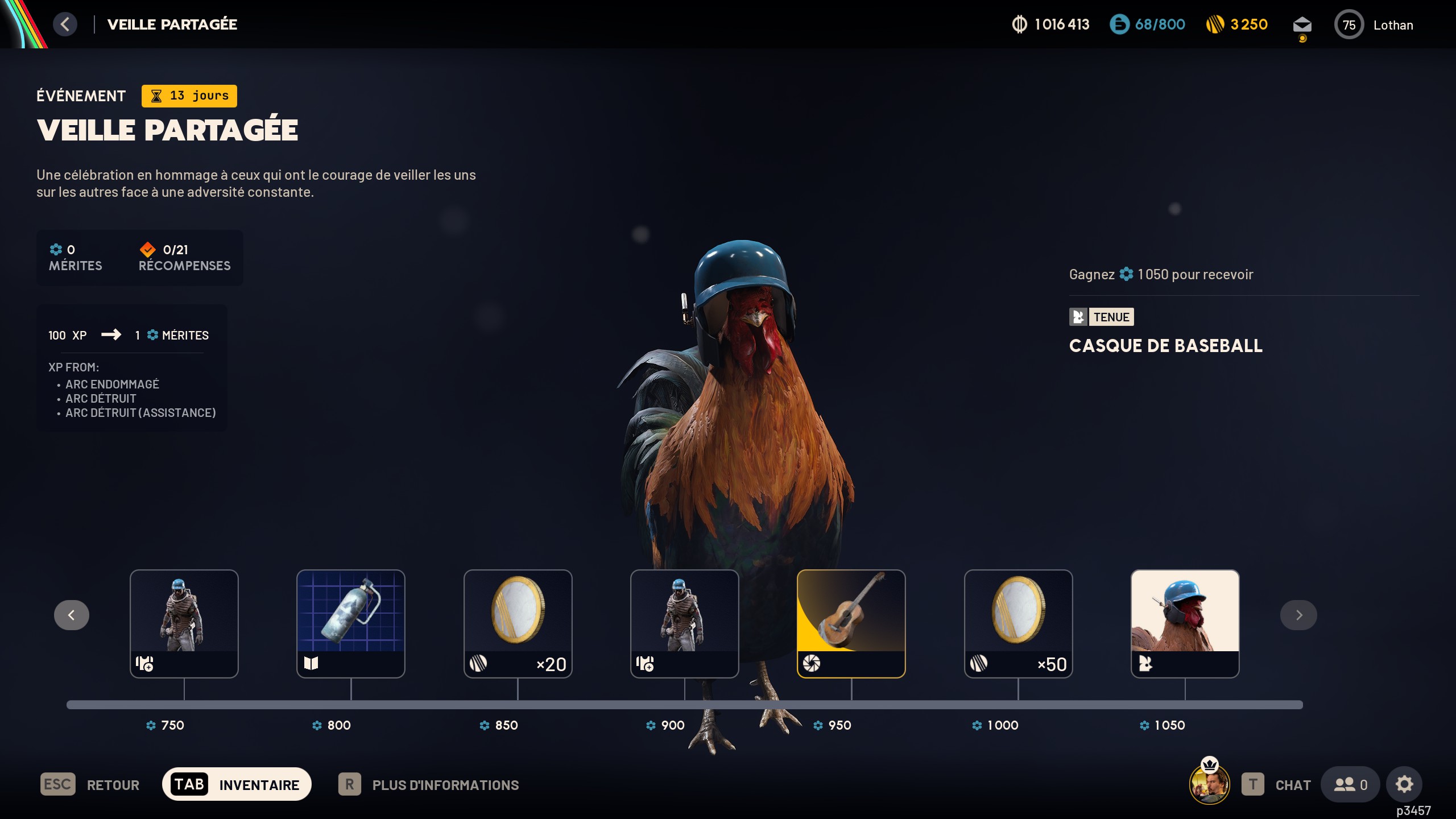Select the 900 merits character outfit reward
The width and height of the screenshot is (1456, 819).
(x=684, y=623)
